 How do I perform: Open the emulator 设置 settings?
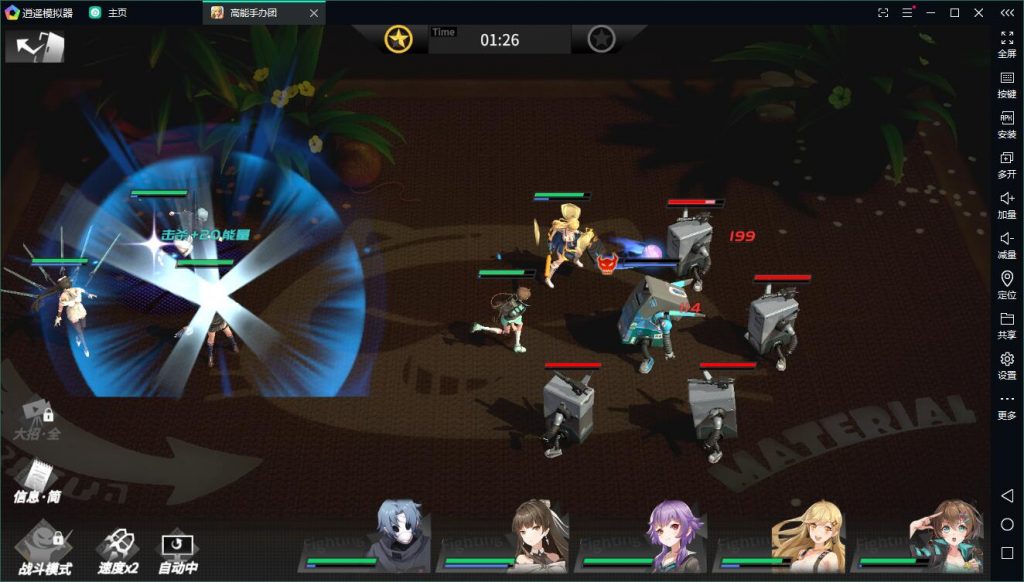(x=1006, y=365)
